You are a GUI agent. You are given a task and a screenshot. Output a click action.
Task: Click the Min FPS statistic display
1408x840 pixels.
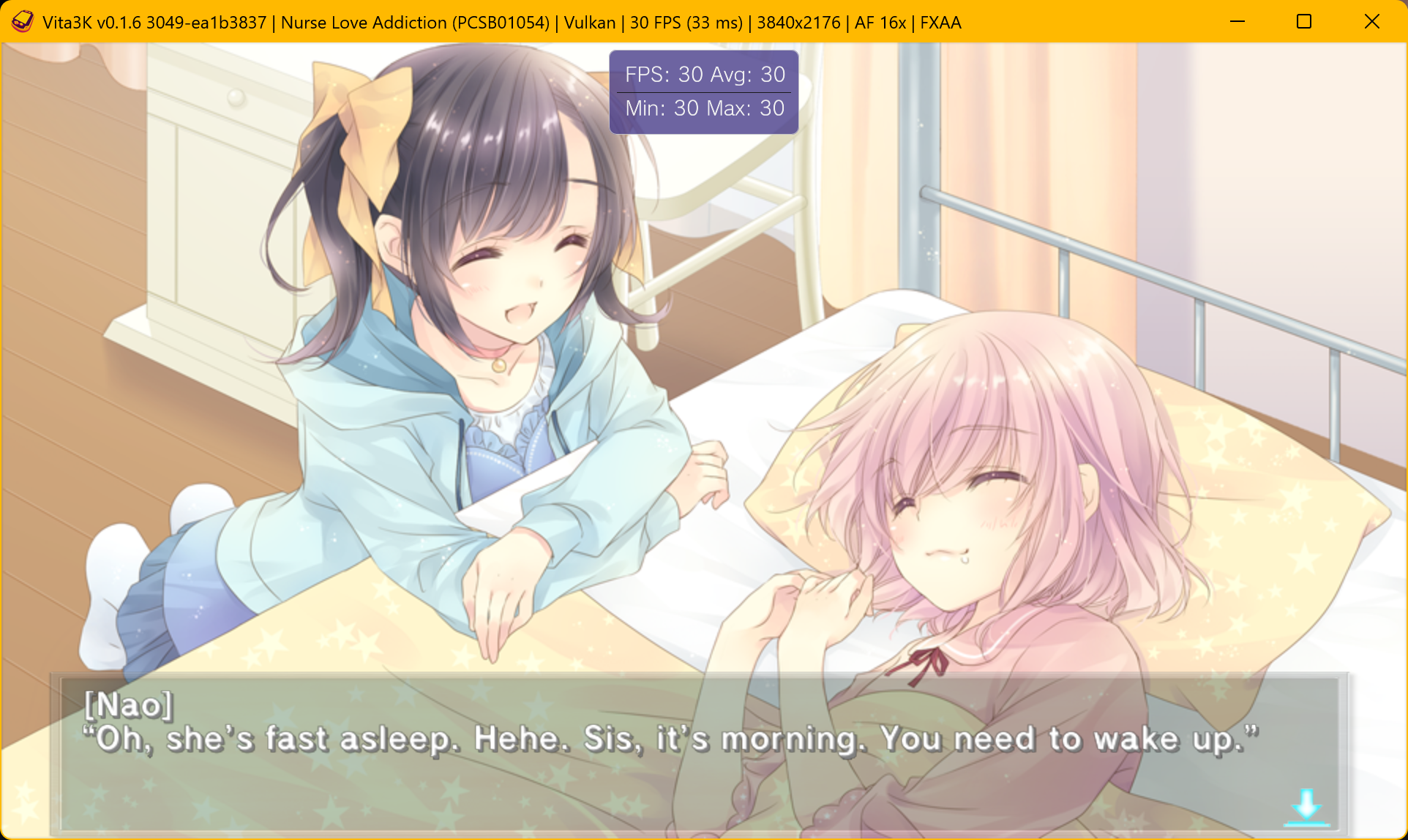tap(663, 108)
